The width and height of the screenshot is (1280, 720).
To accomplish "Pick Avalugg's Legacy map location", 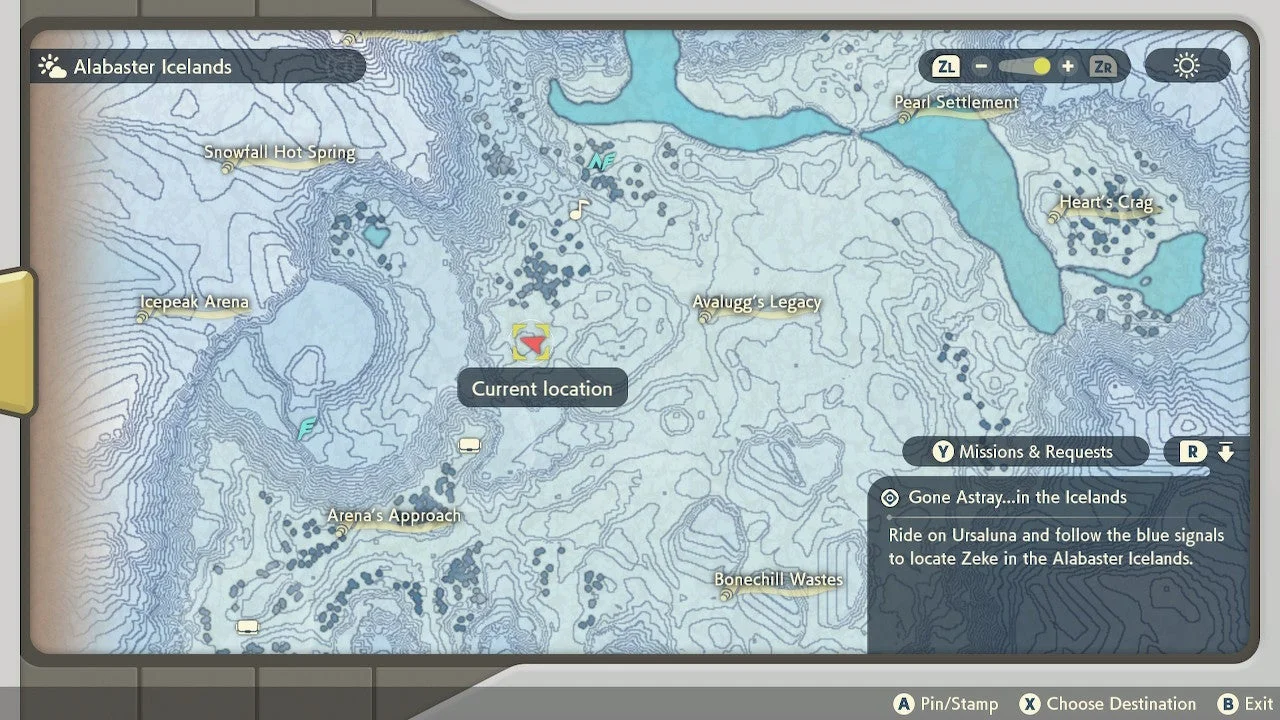I will coord(757,303).
